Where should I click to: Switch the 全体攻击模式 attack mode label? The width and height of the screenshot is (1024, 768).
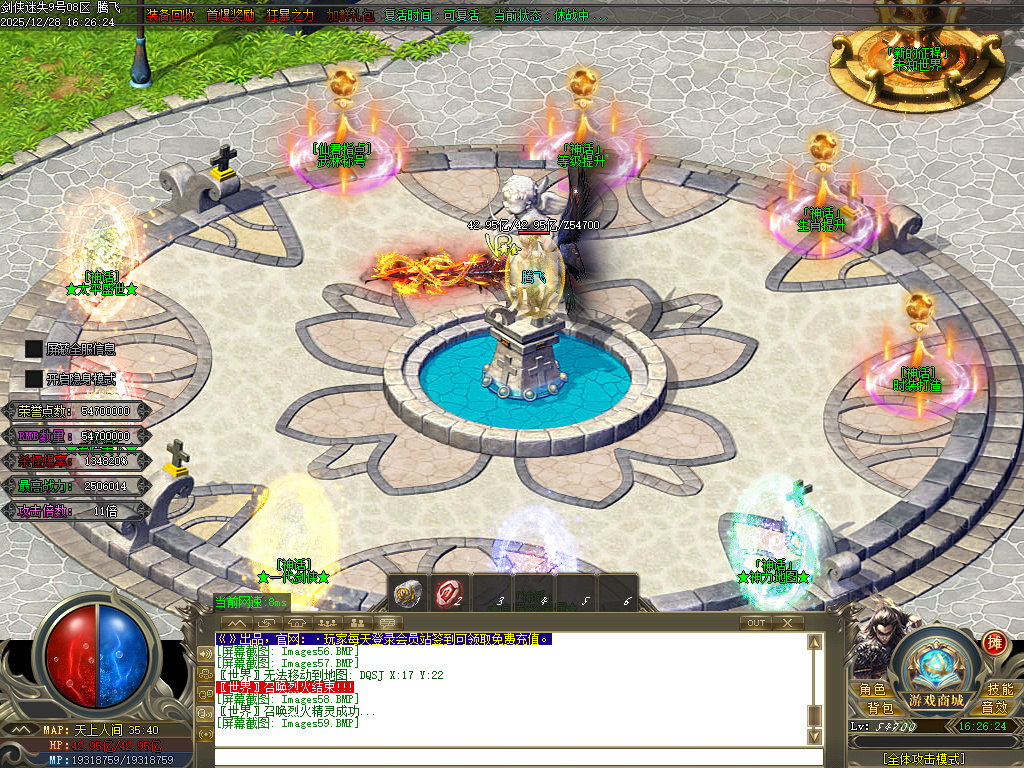[x=923, y=759]
